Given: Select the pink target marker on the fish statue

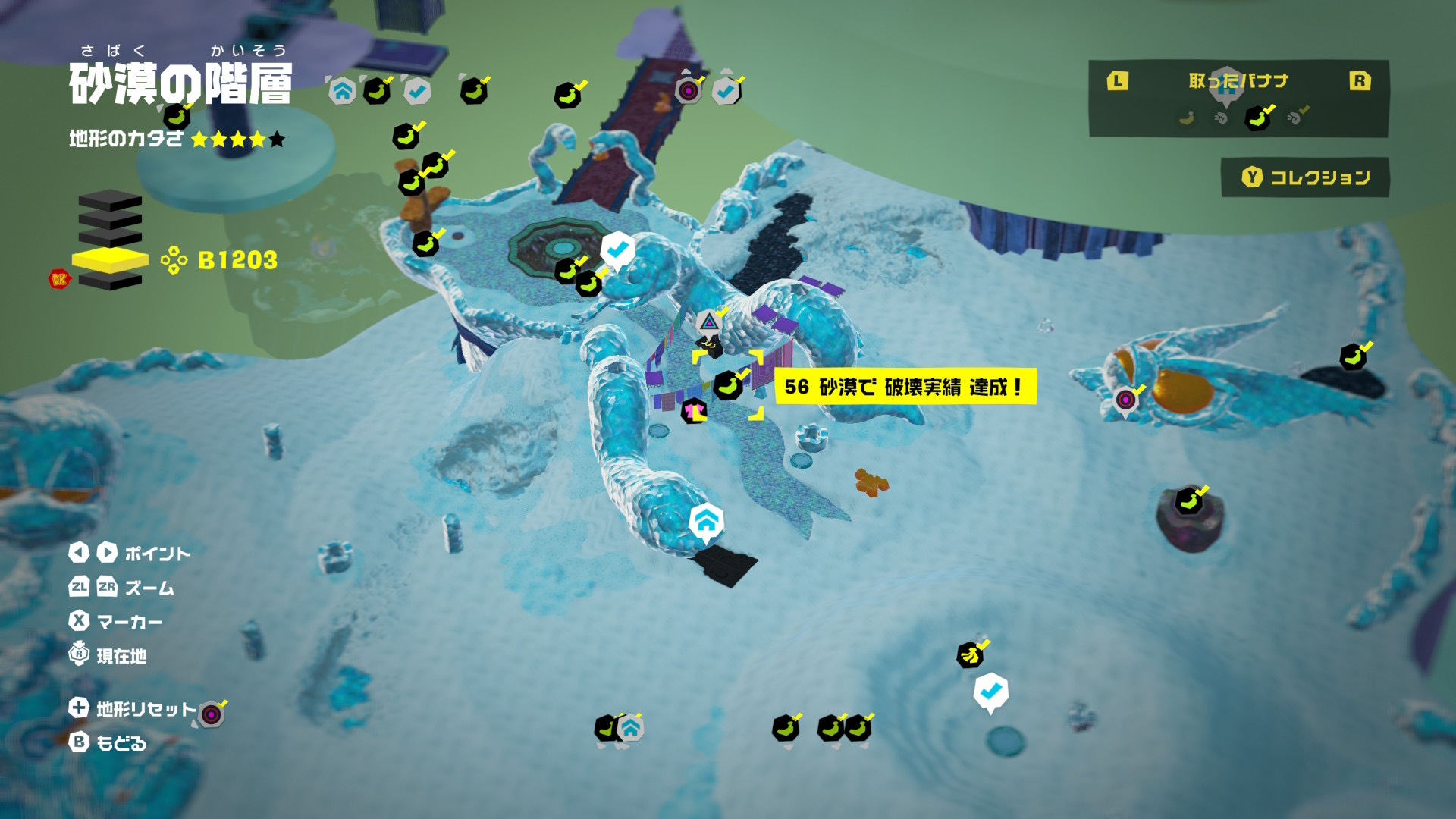Looking at the screenshot, I should click(1126, 399).
